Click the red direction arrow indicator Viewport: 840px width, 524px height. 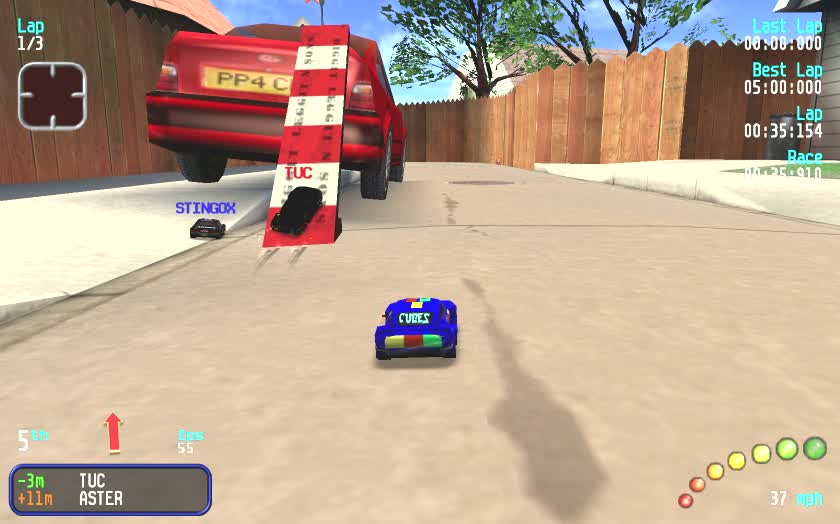113,432
